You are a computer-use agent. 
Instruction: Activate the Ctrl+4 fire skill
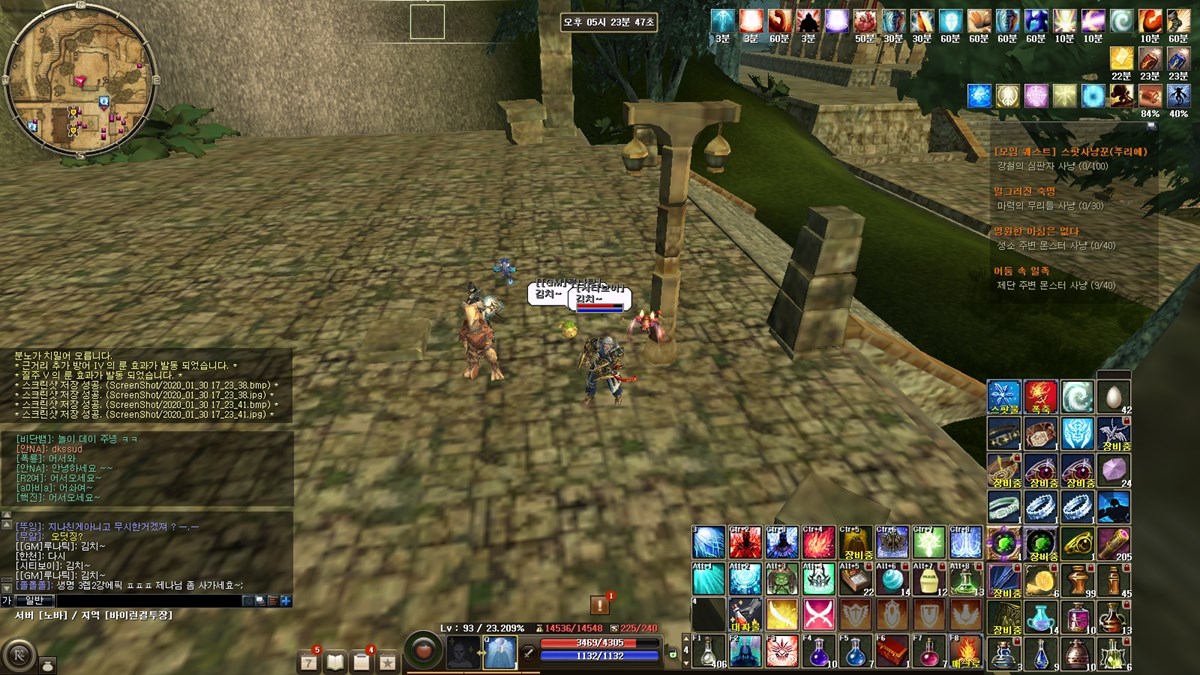pos(819,542)
